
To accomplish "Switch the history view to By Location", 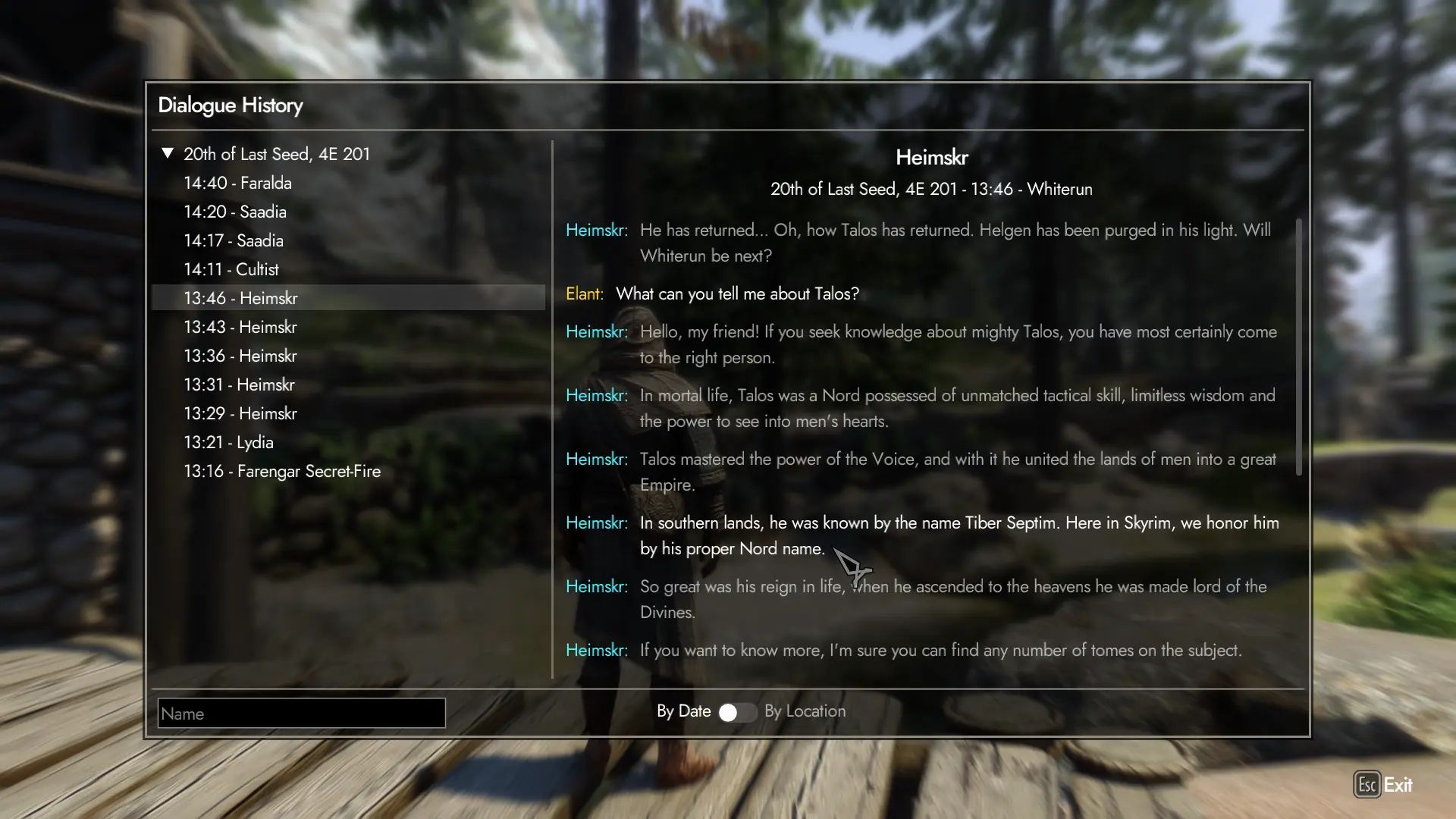I will tap(805, 711).
